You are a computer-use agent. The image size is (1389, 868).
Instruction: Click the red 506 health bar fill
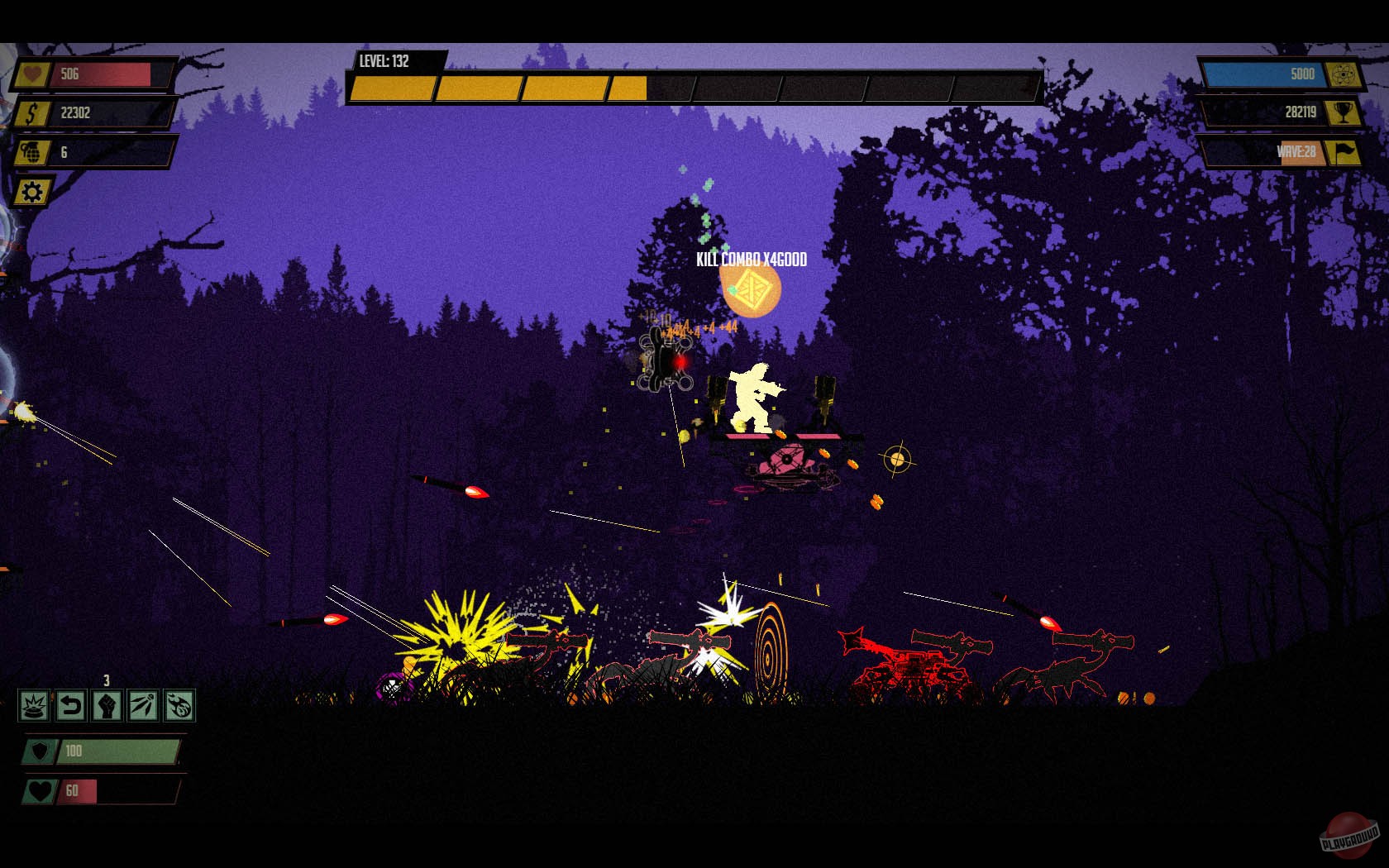(99, 75)
